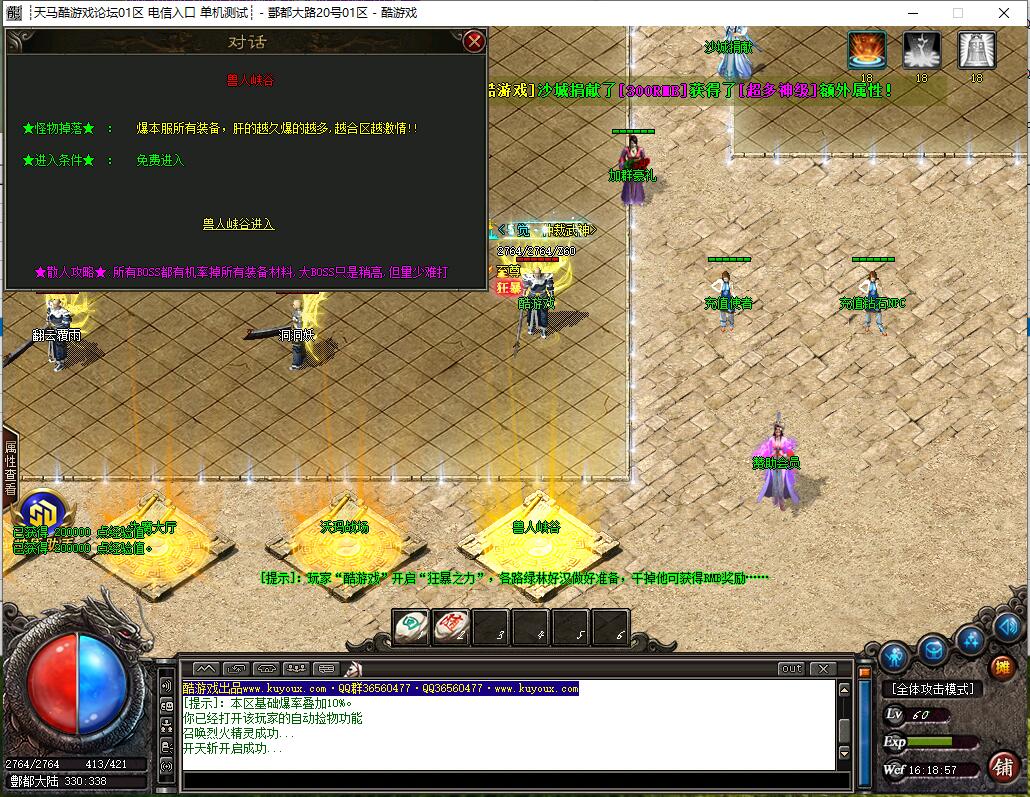The image size is (1030, 797).
Task: Use the red-marked stone in hotbar slot two
Action: (x=451, y=627)
